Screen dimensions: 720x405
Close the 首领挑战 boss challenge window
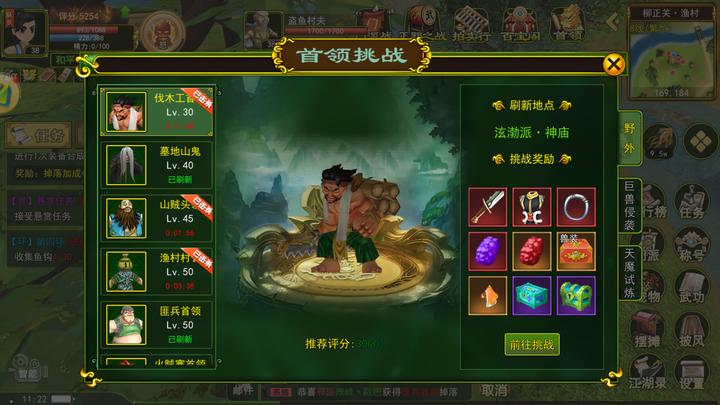tap(614, 64)
